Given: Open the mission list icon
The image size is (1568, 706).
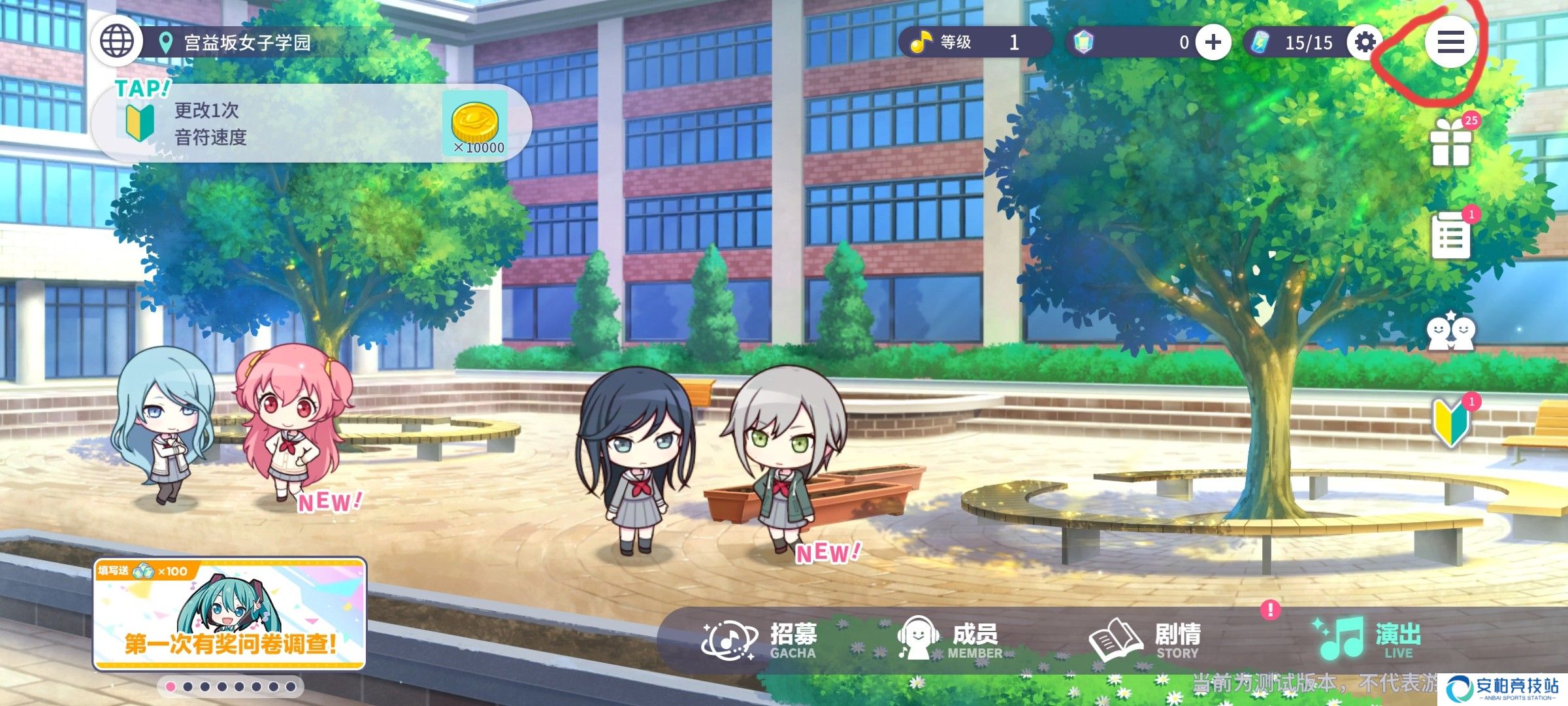Looking at the screenshot, I should click(1450, 235).
